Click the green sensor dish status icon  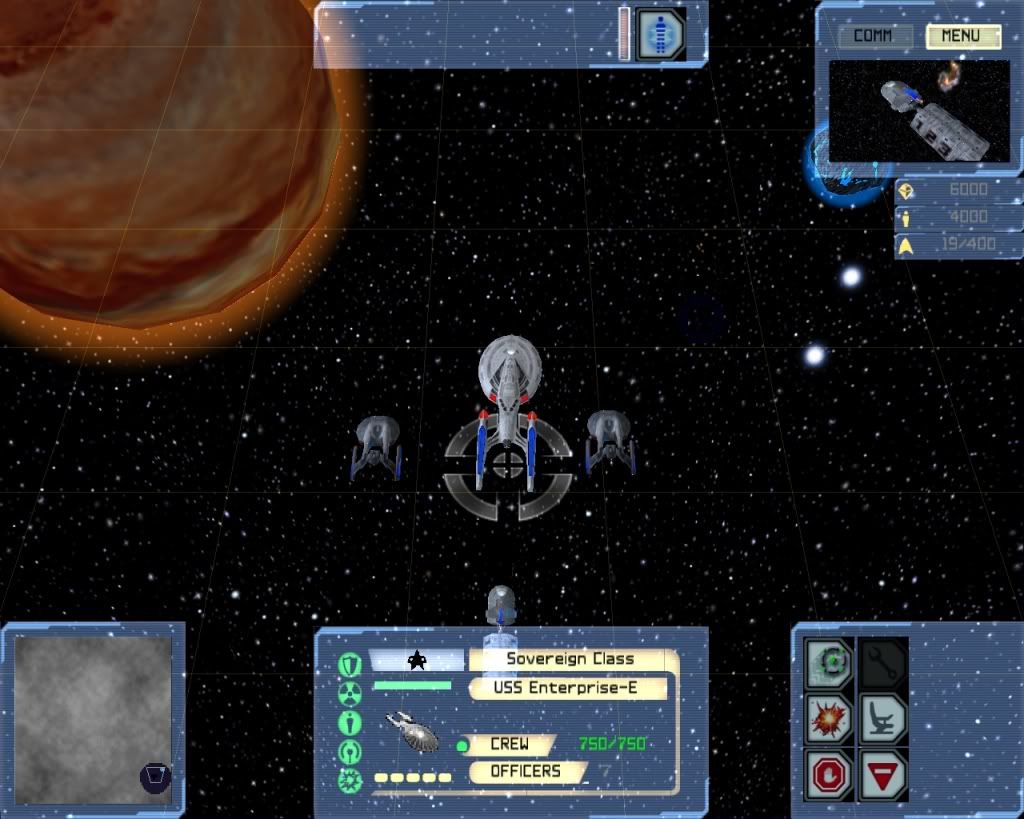[350, 751]
